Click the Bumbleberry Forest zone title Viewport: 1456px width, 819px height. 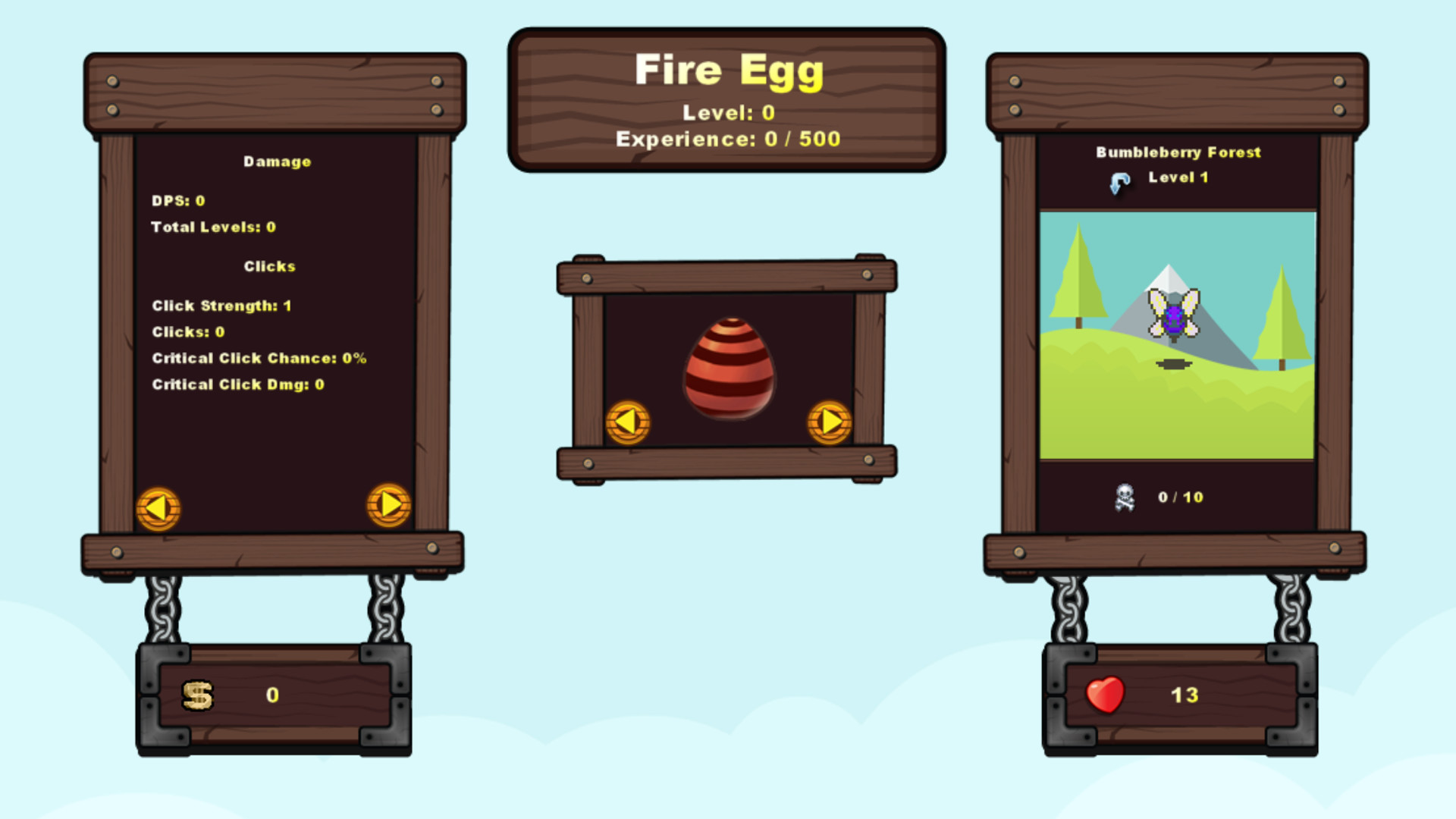click(1178, 152)
